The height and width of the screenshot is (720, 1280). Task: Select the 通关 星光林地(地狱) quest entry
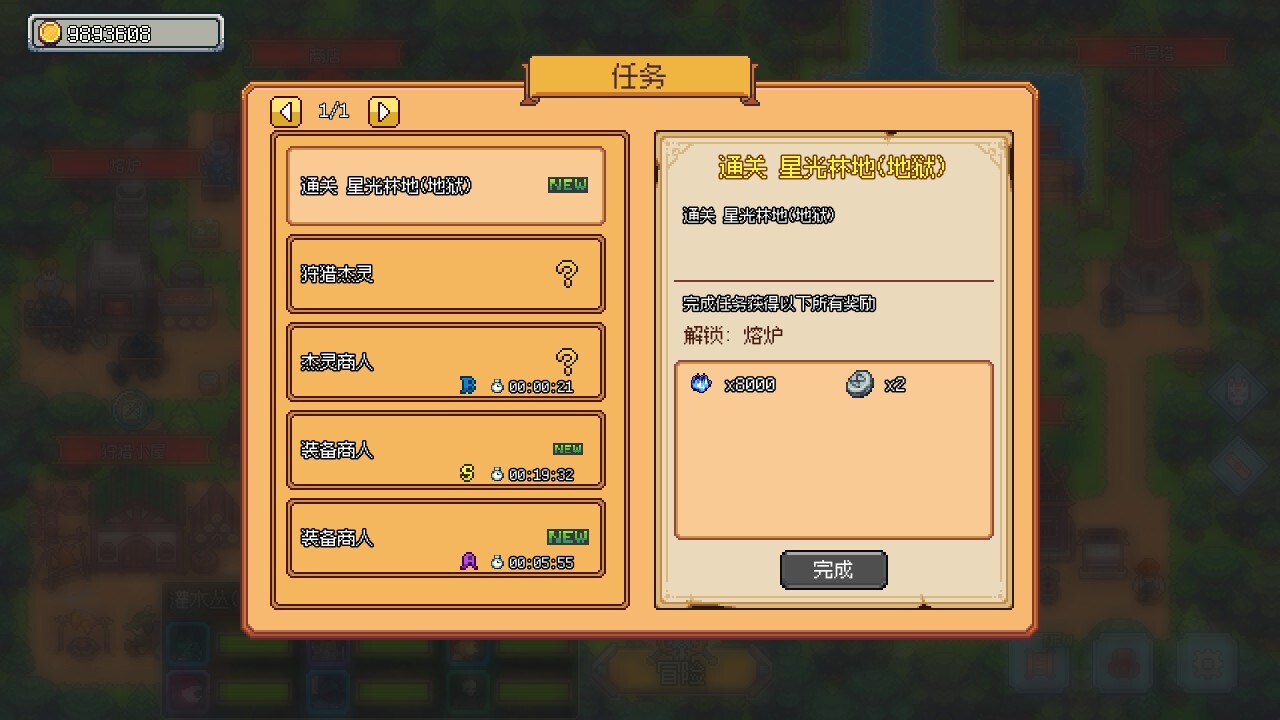click(x=445, y=186)
